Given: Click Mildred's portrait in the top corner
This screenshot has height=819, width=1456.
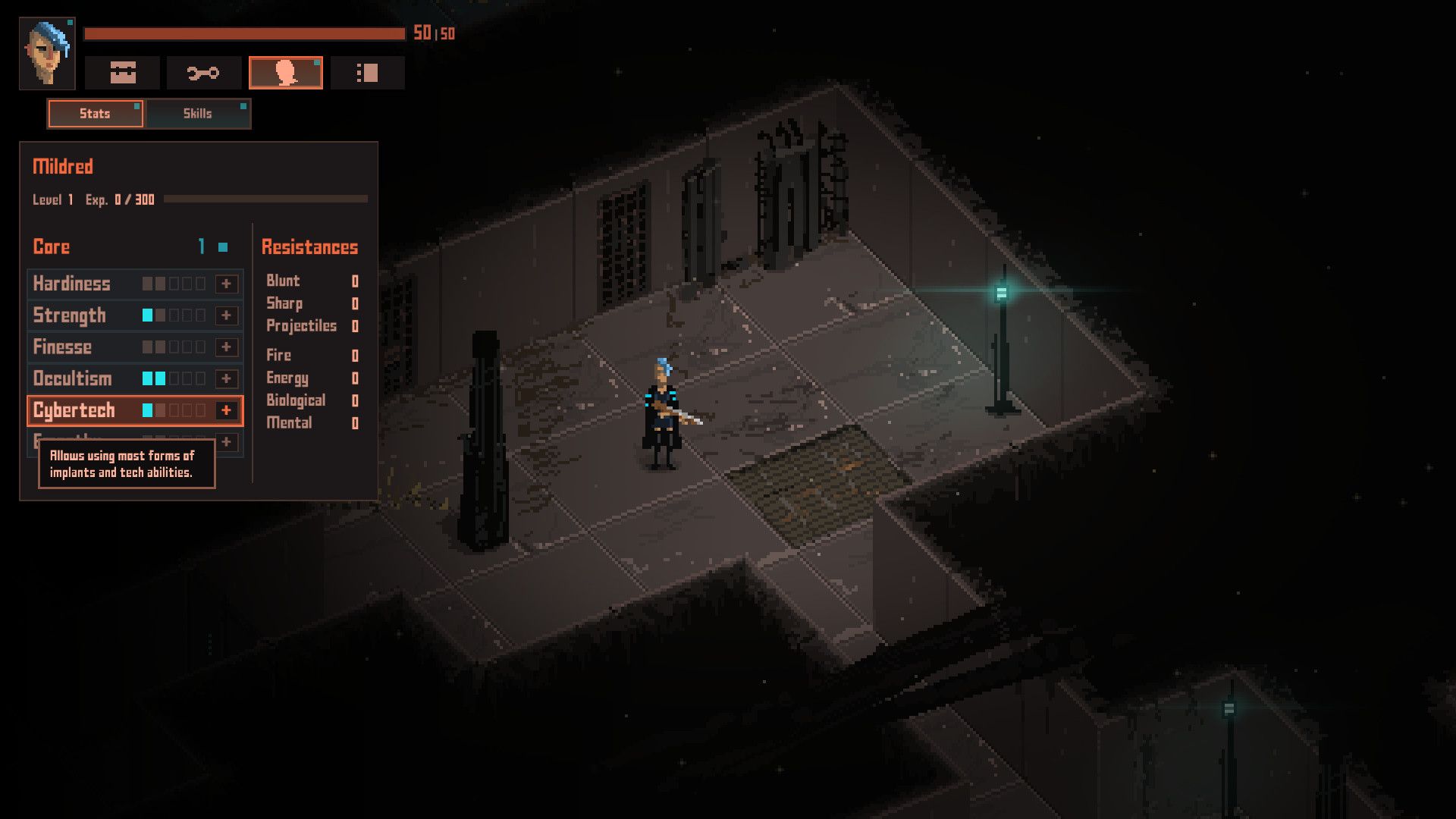Looking at the screenshot, I should click(47, 53).
